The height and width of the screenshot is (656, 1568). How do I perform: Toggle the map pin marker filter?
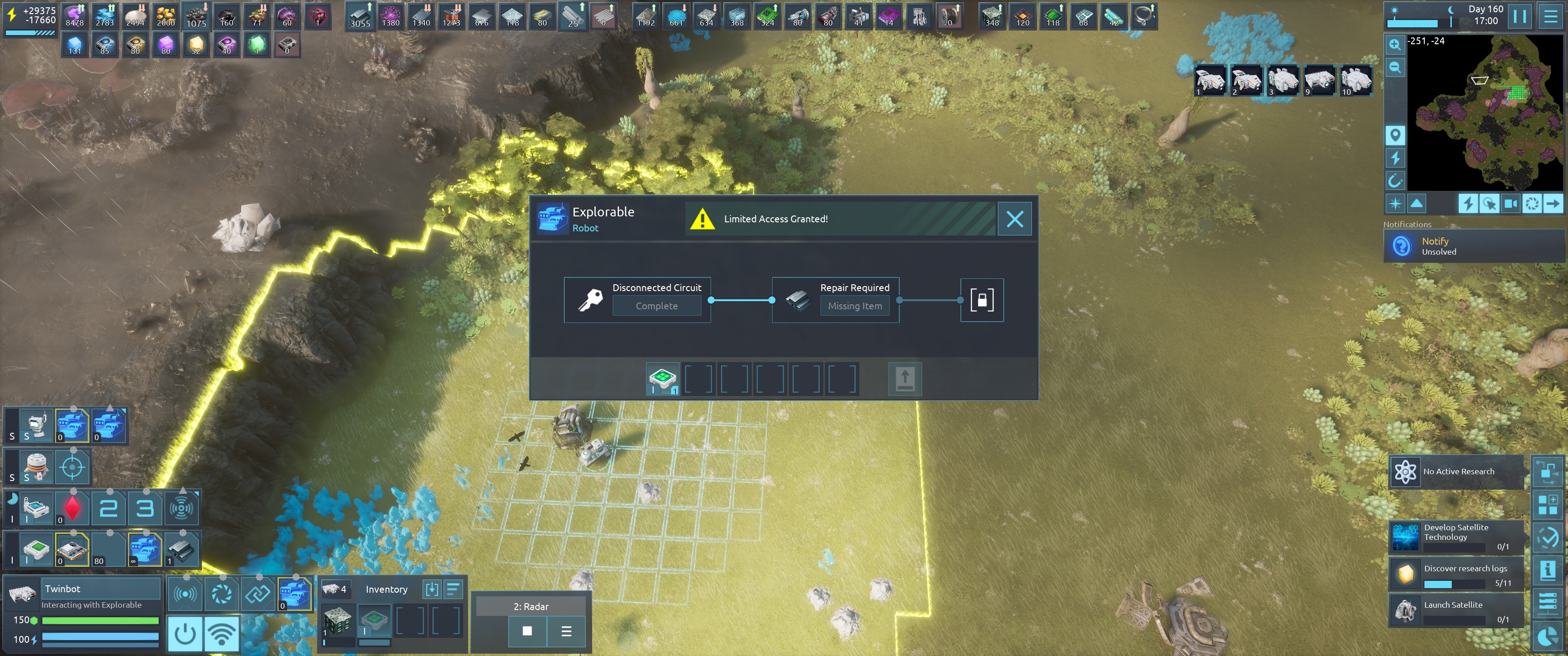(1394, 134)
